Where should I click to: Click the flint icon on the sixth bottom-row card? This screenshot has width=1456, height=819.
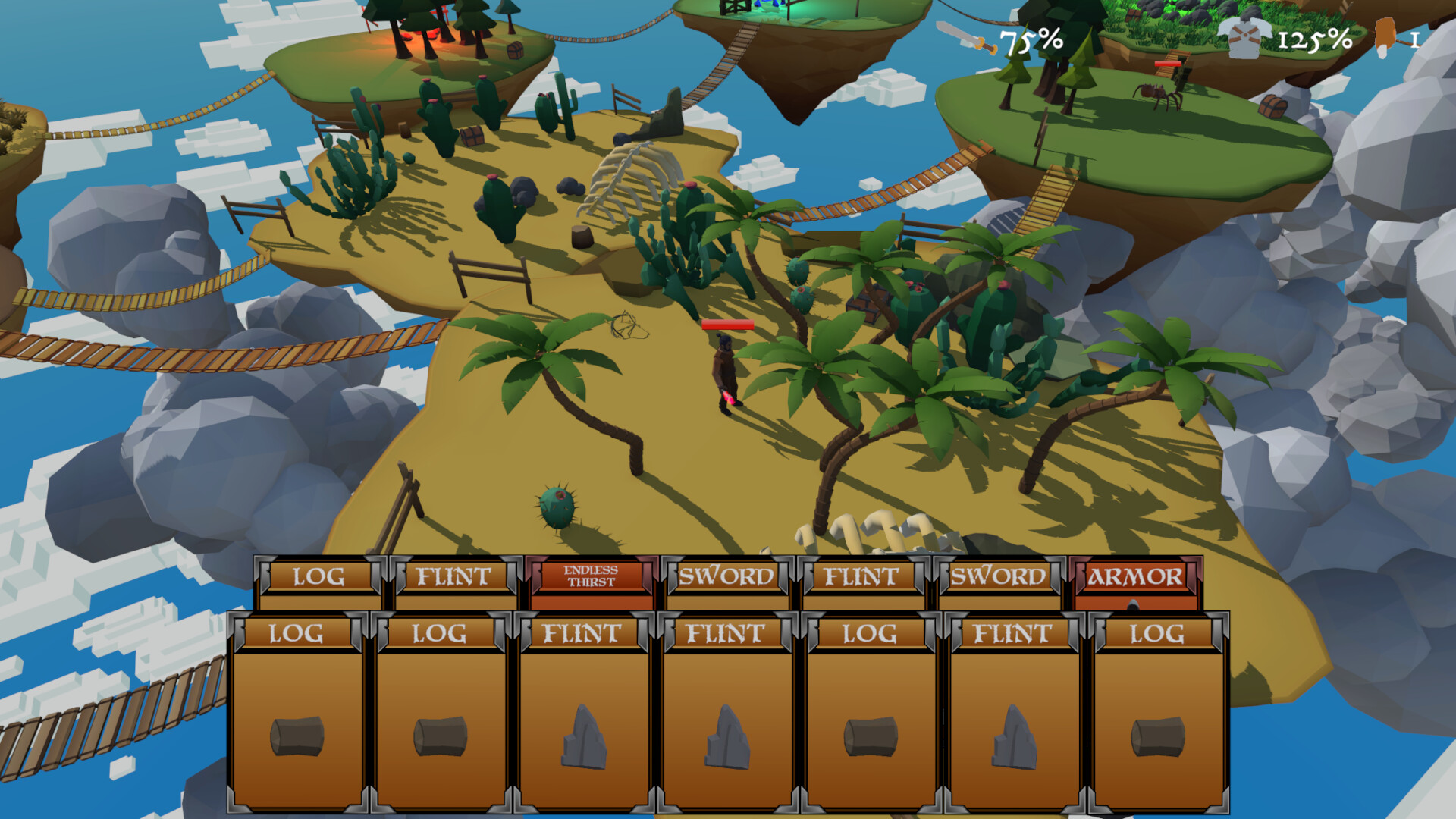point(1013,736)
